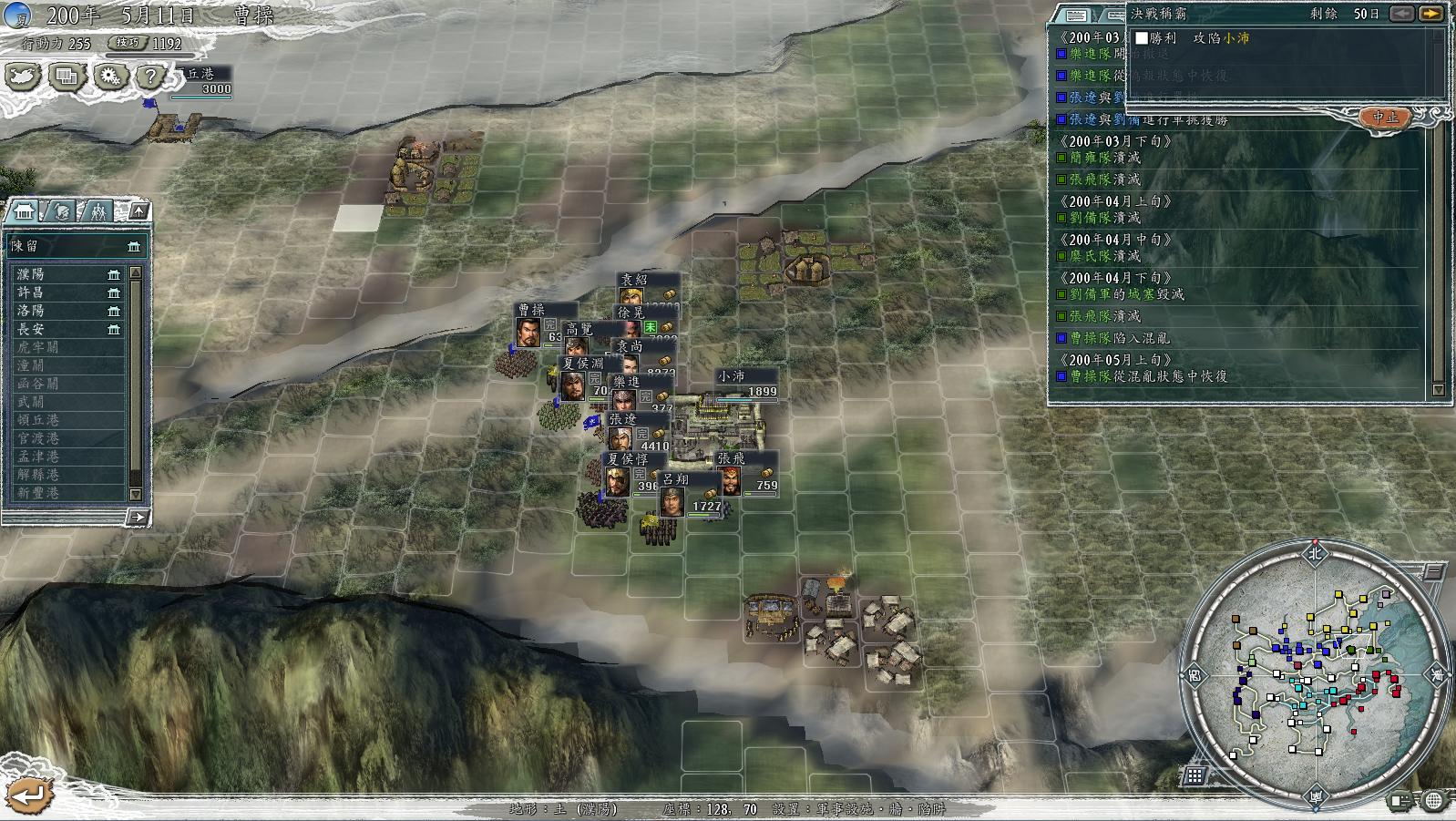The height and width of the screenshot is (821, 1456).
Task: Click the overlapping windows icon button
Action: pyautogui.click(x=67, y=77)
